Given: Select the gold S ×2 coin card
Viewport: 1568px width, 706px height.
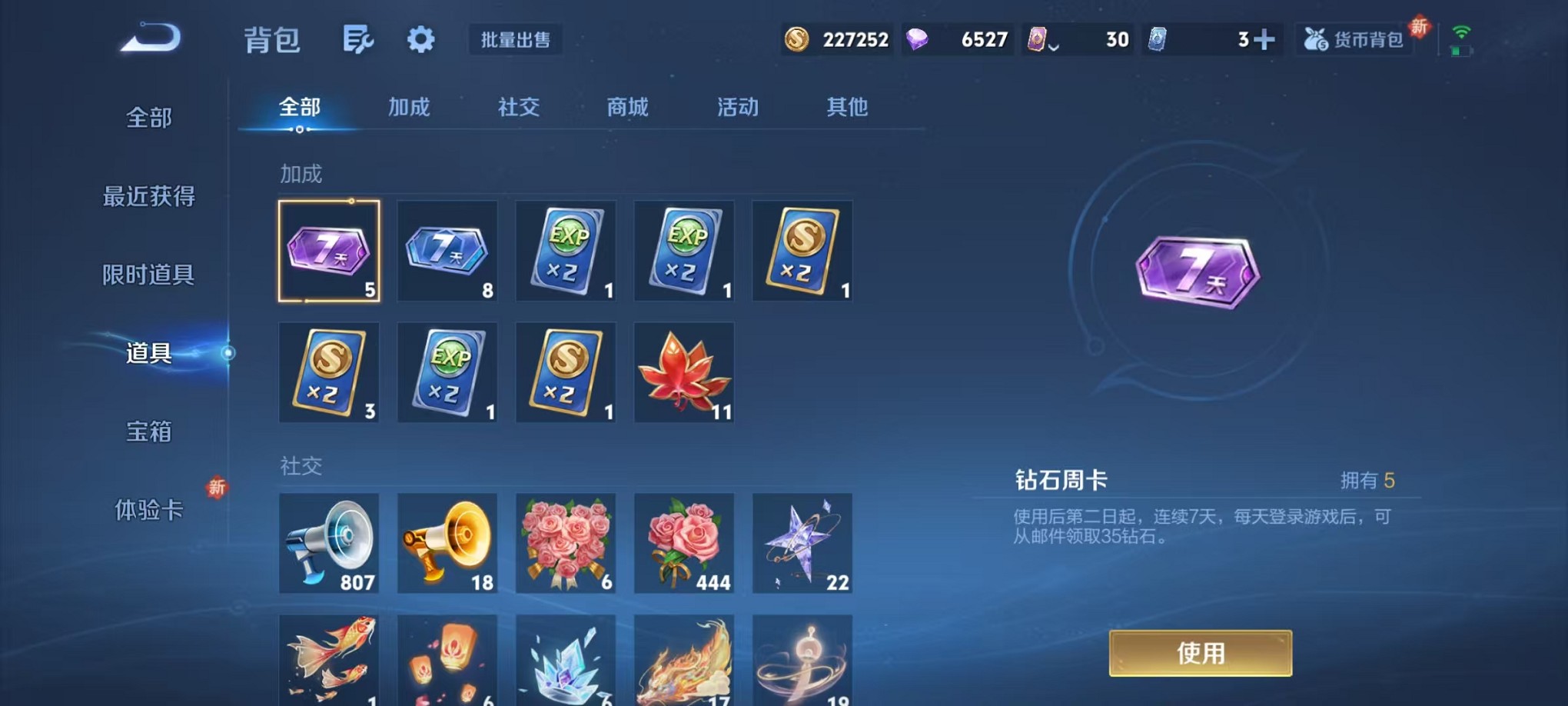Looking at the screenshot, I should [802, 250].
